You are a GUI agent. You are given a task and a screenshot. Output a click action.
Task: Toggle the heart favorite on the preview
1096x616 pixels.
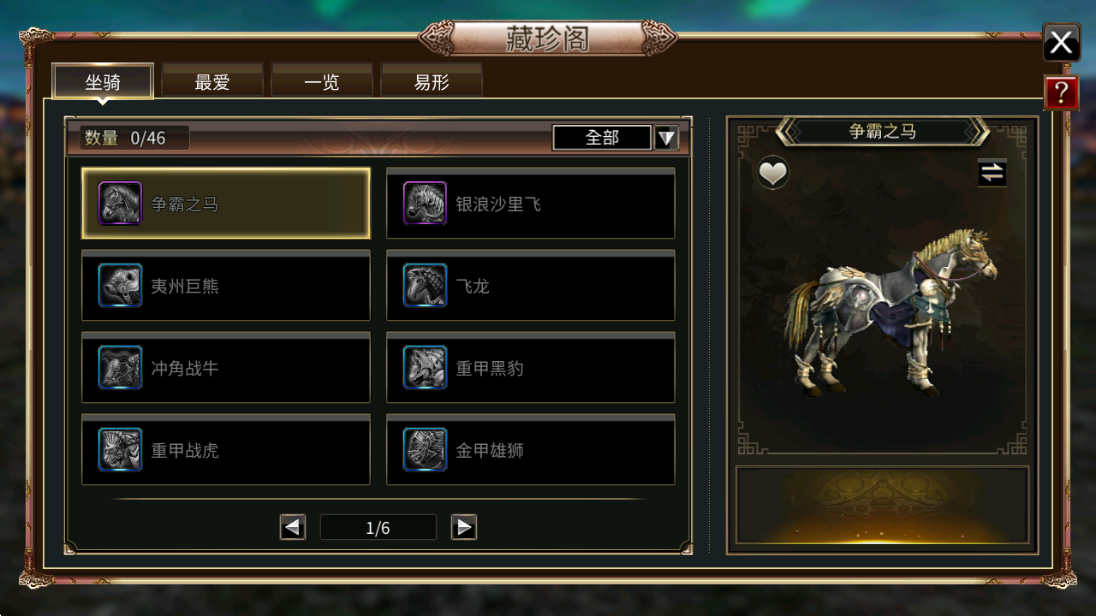772,173
